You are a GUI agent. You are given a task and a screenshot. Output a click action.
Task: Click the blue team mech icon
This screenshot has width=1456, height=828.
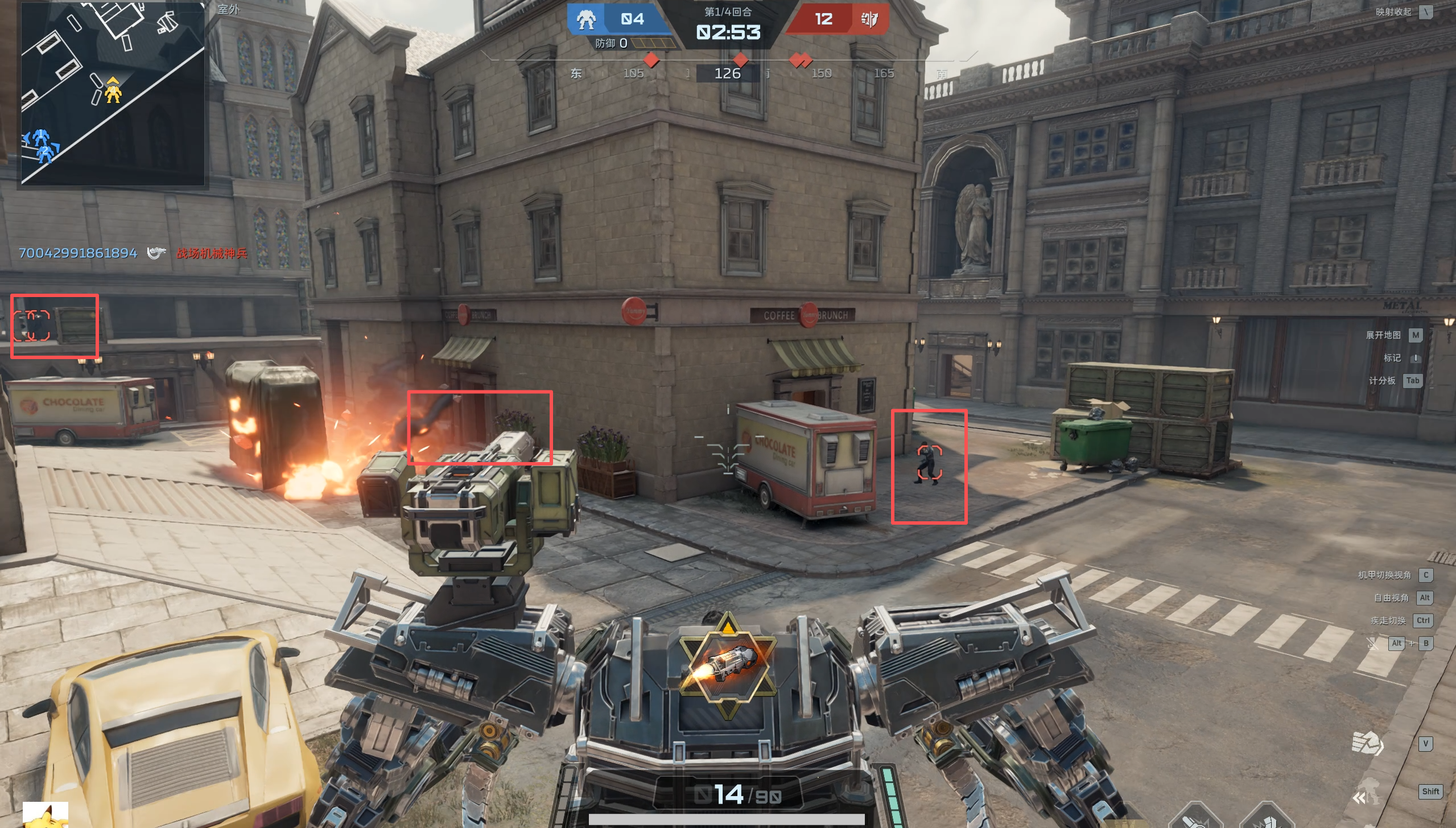[x=586, y=20]
